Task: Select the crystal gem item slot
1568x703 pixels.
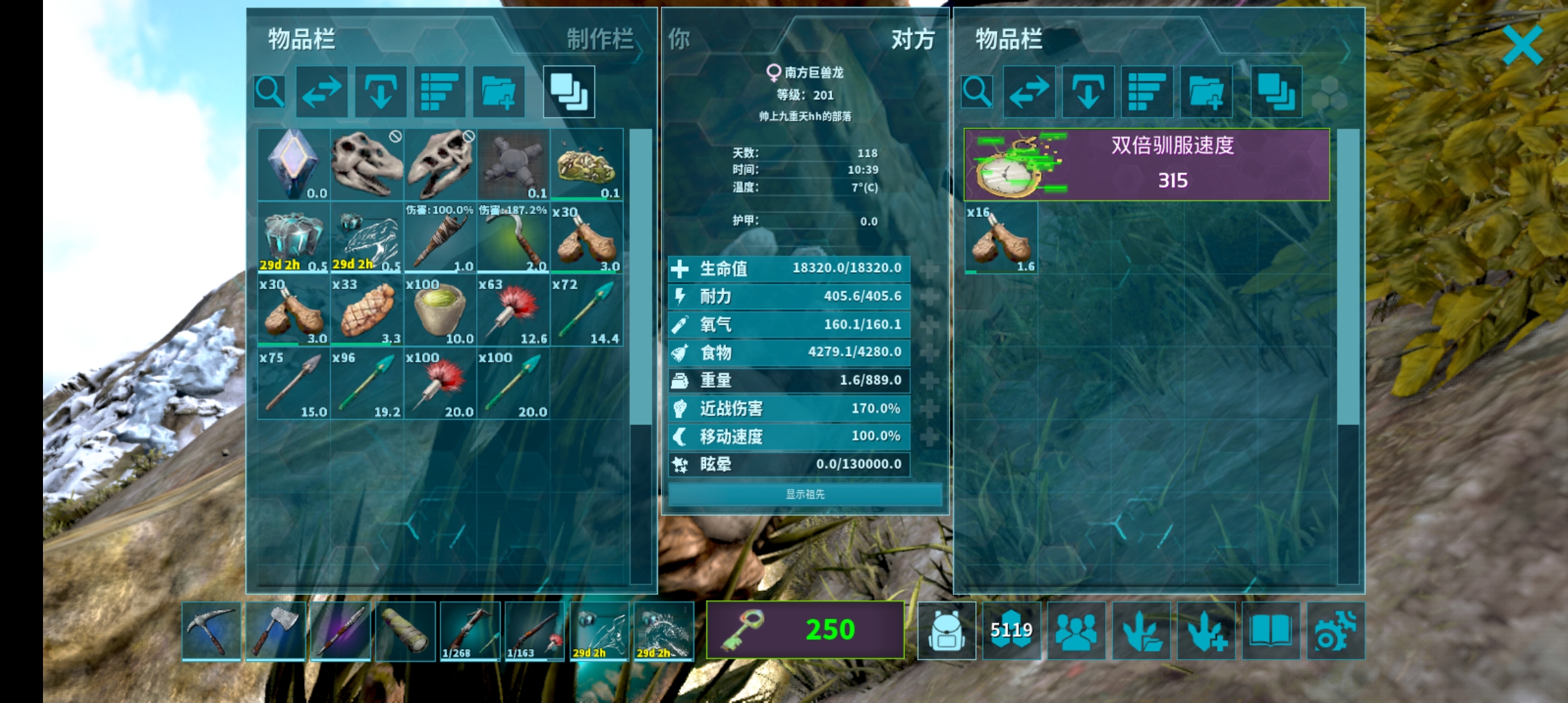Action: pos(294,164)
